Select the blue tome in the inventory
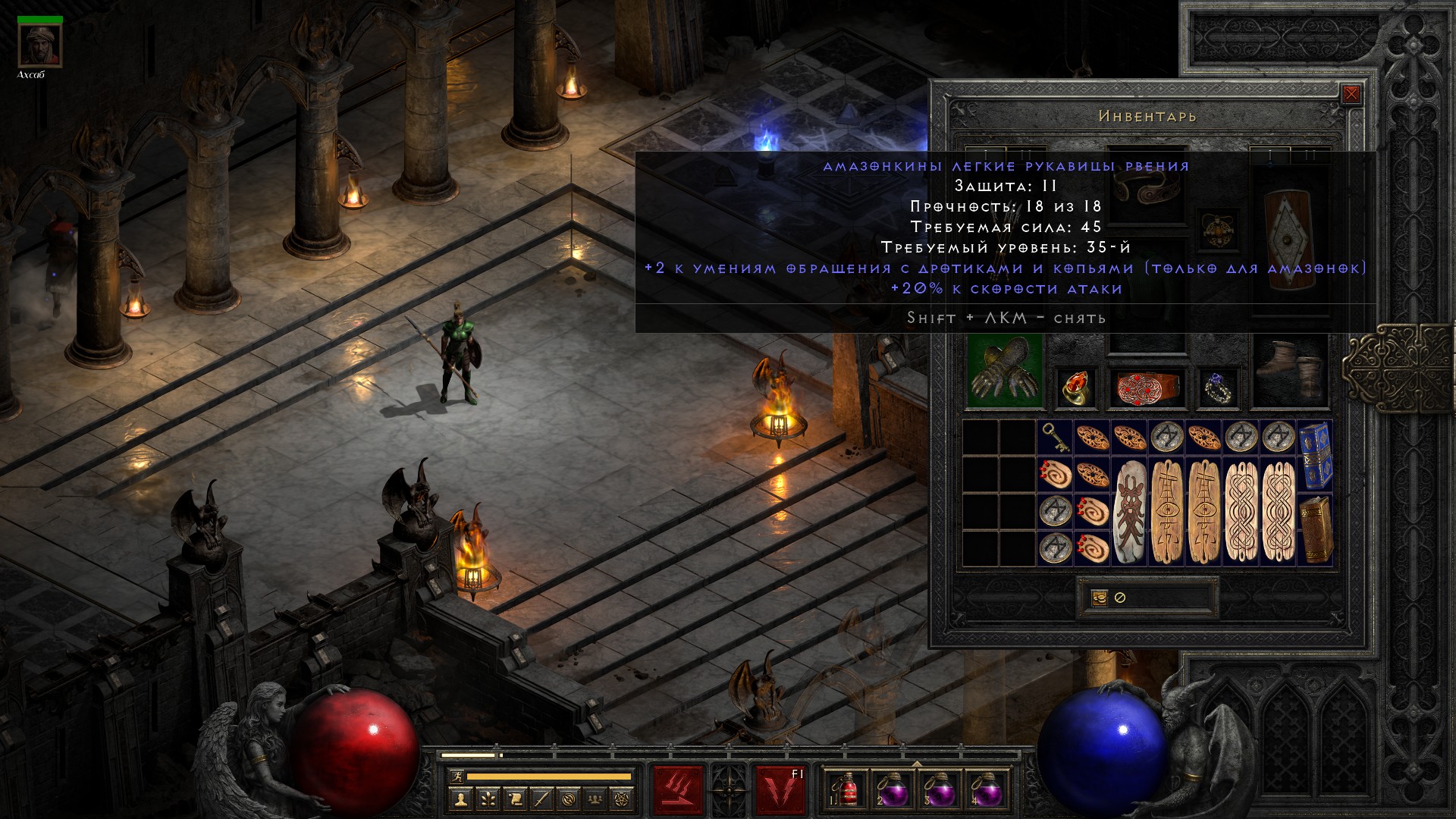This screenshot has height=819, width=1456. click(x=1315, y=455)
